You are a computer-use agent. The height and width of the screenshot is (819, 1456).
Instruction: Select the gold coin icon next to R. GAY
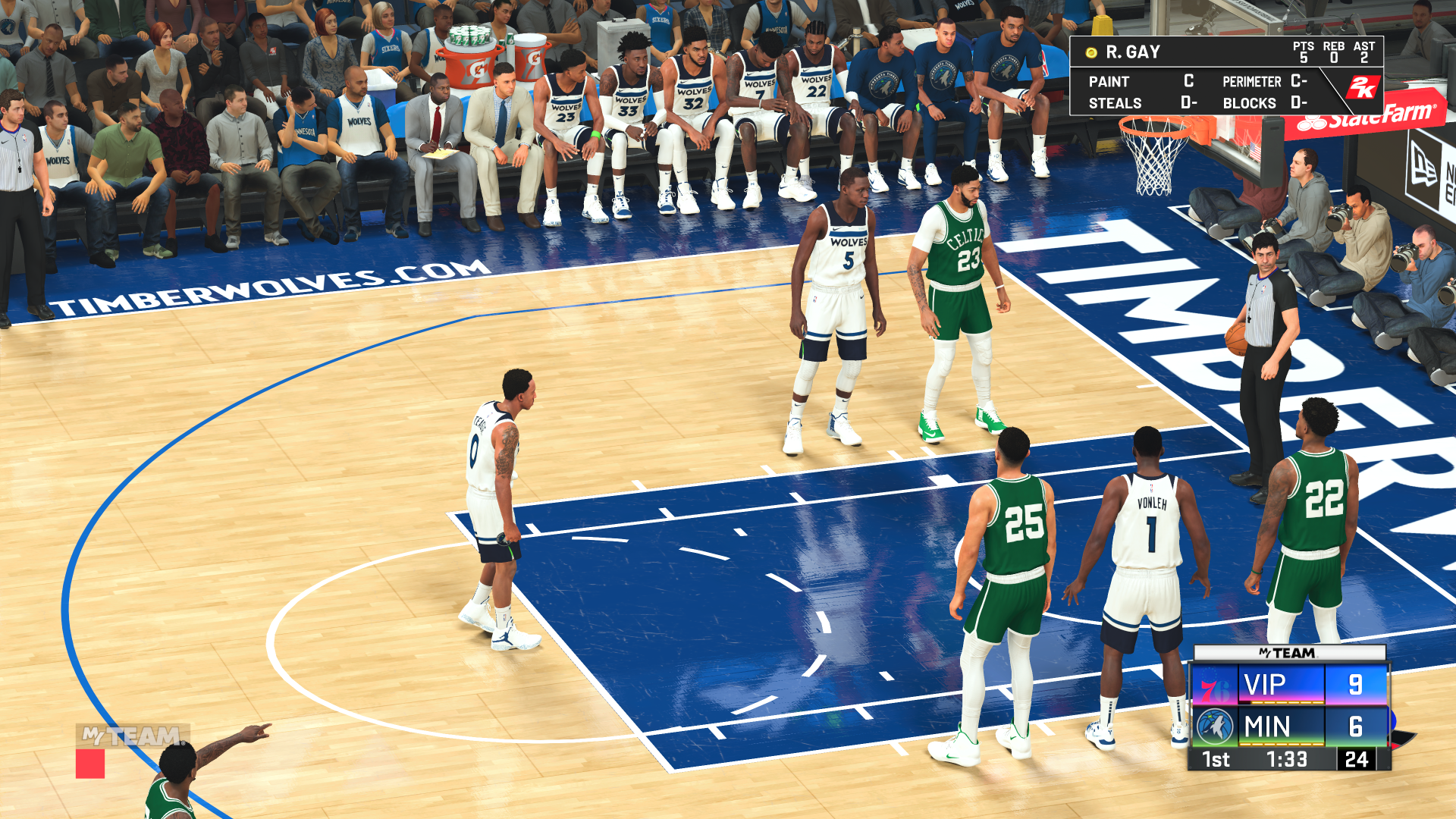1090,52
